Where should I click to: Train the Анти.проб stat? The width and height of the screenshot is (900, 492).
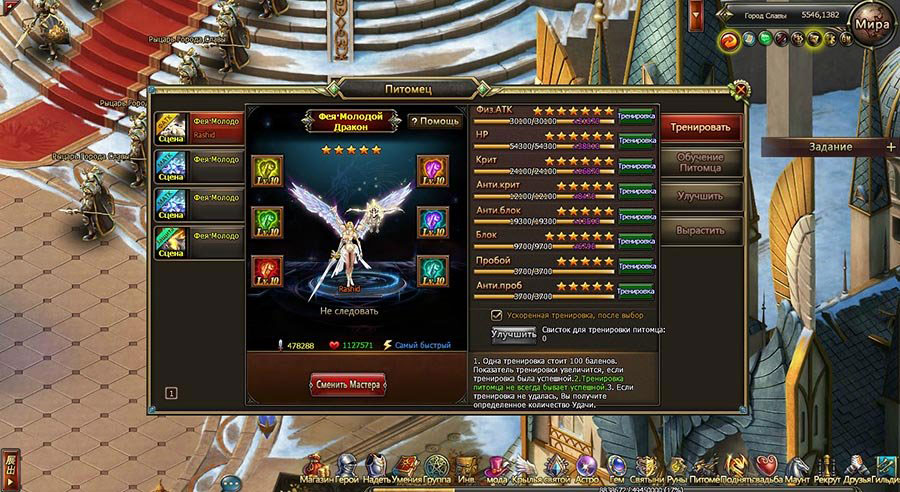coord(636,290)
